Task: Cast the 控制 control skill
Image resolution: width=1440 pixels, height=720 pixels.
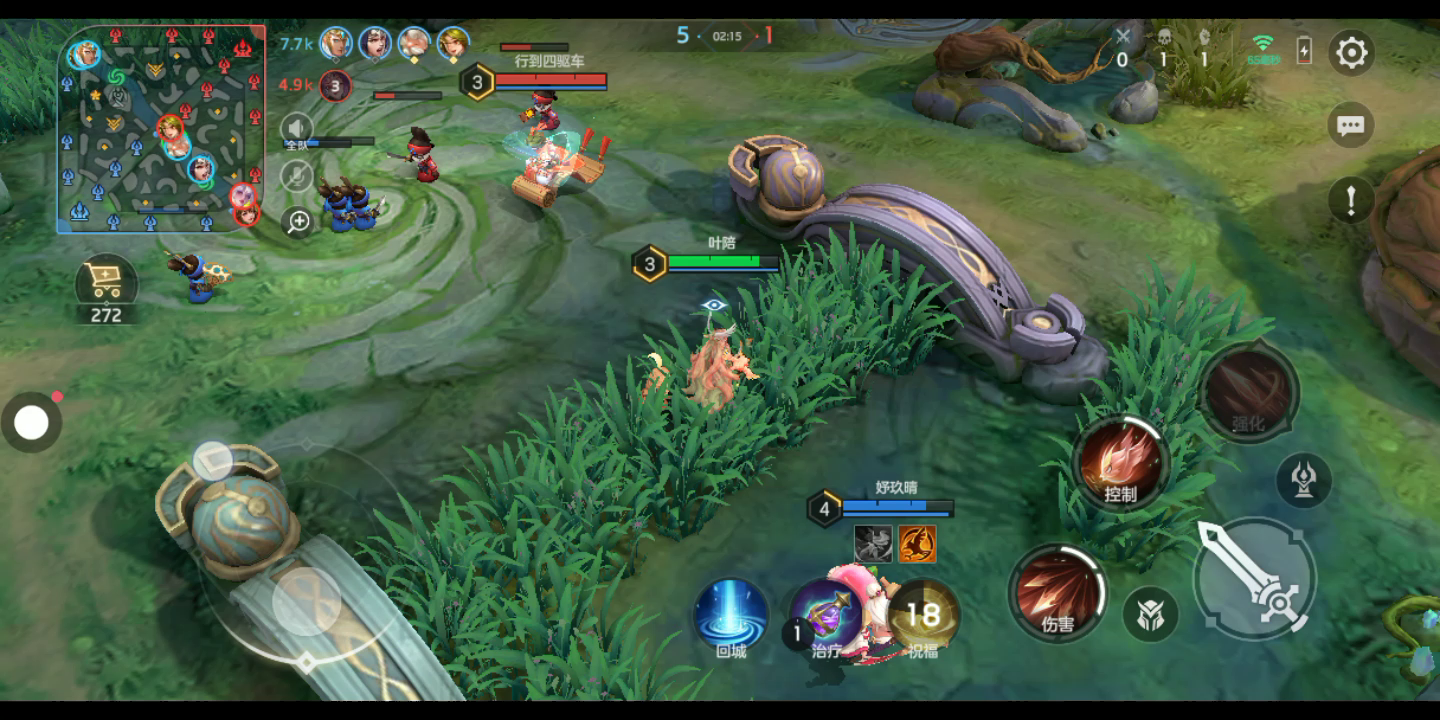Action: pos(1120,463)
